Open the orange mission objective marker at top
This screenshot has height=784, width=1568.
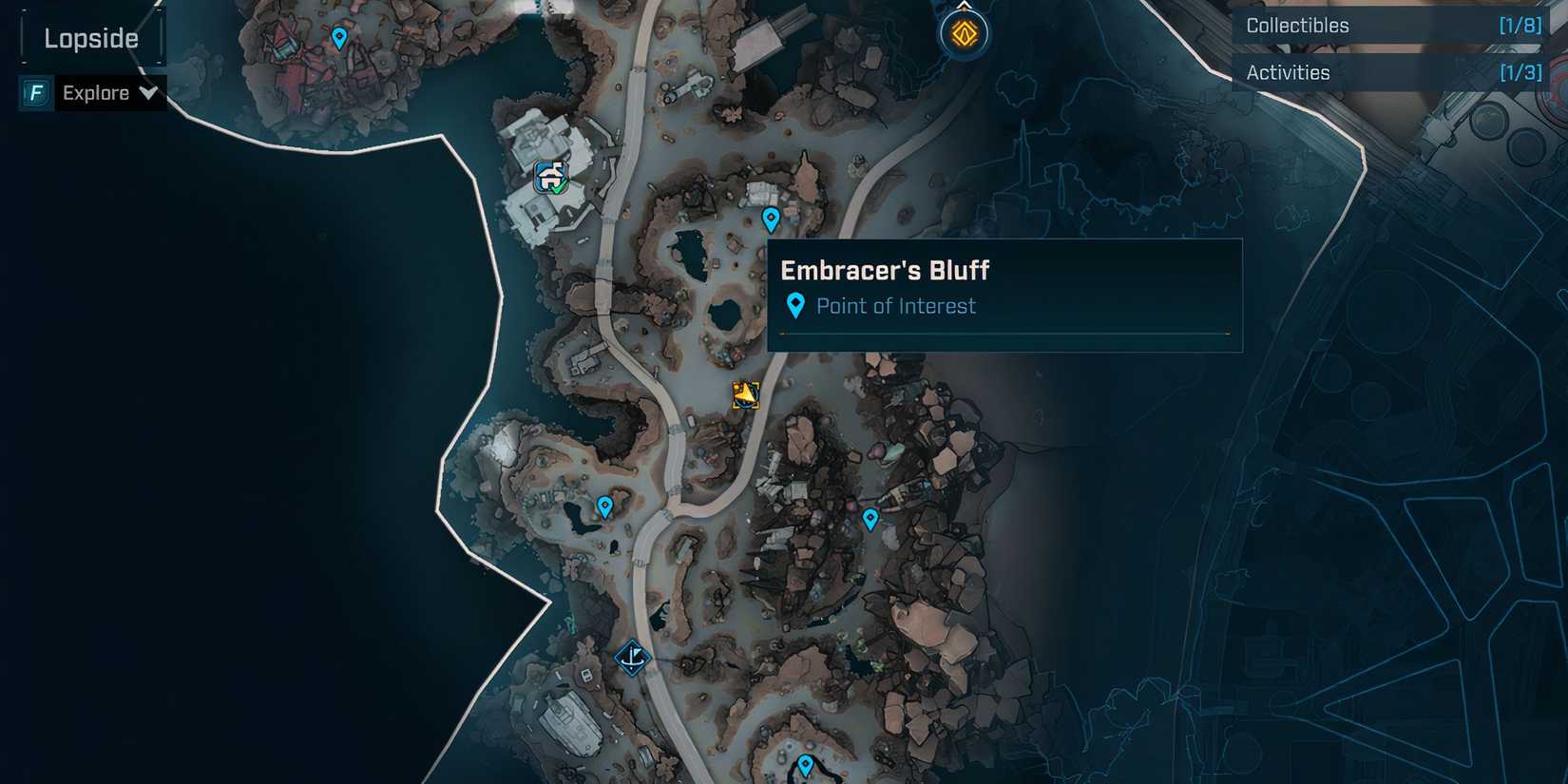click(x=965, y=32)
